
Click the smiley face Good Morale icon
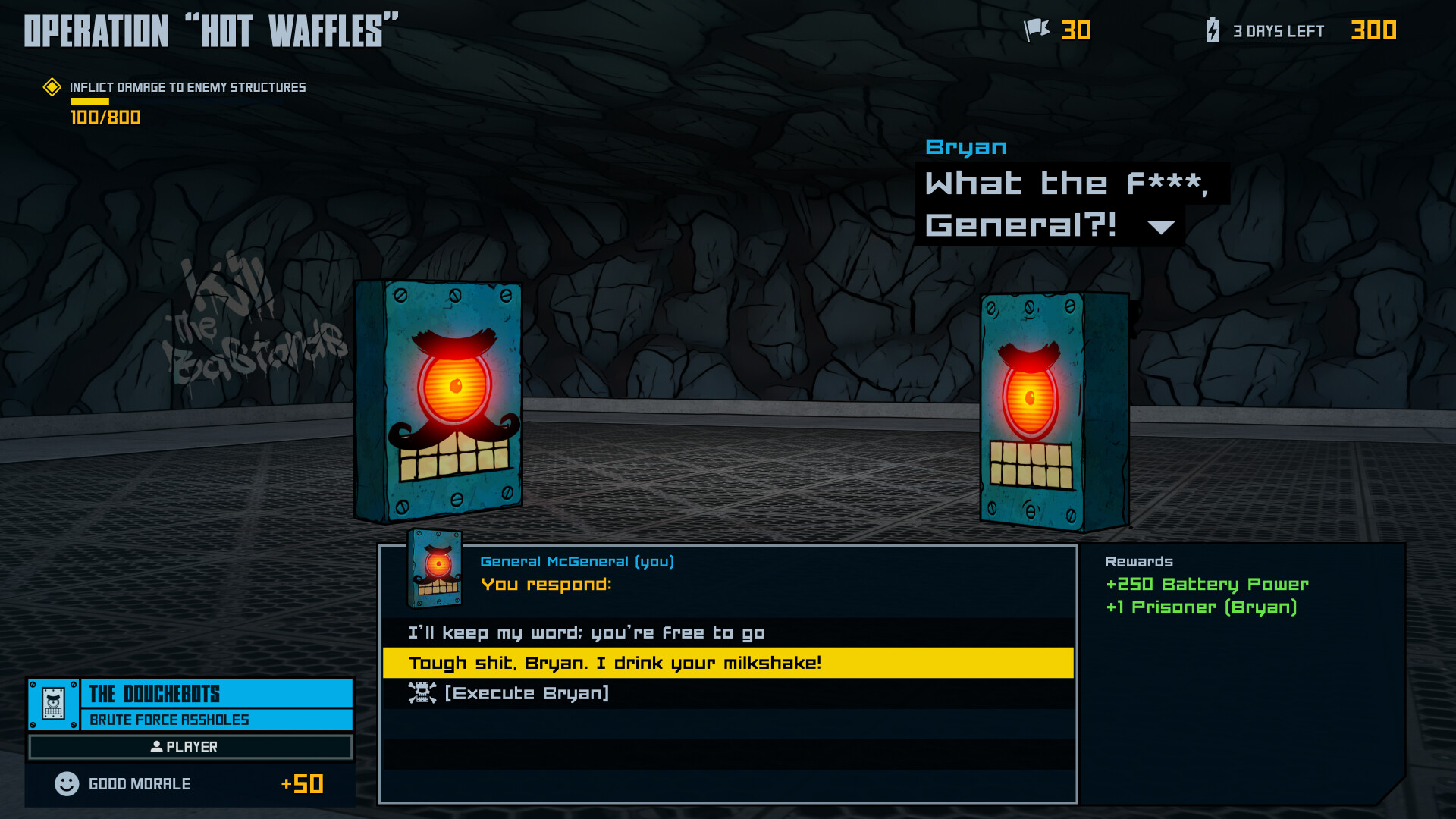tap(67, 783)
